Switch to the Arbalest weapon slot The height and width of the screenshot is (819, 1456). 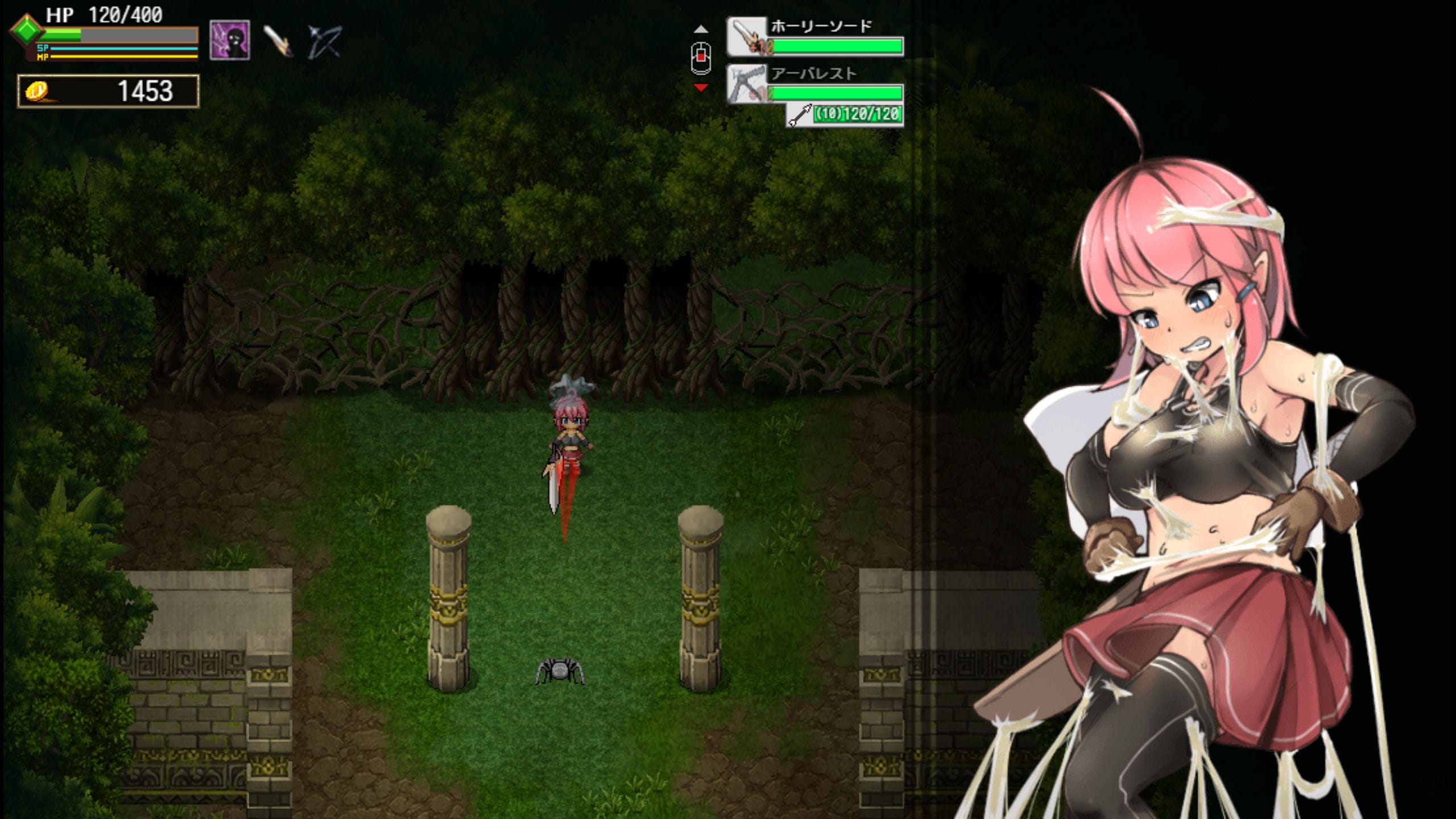pos(815,85)
